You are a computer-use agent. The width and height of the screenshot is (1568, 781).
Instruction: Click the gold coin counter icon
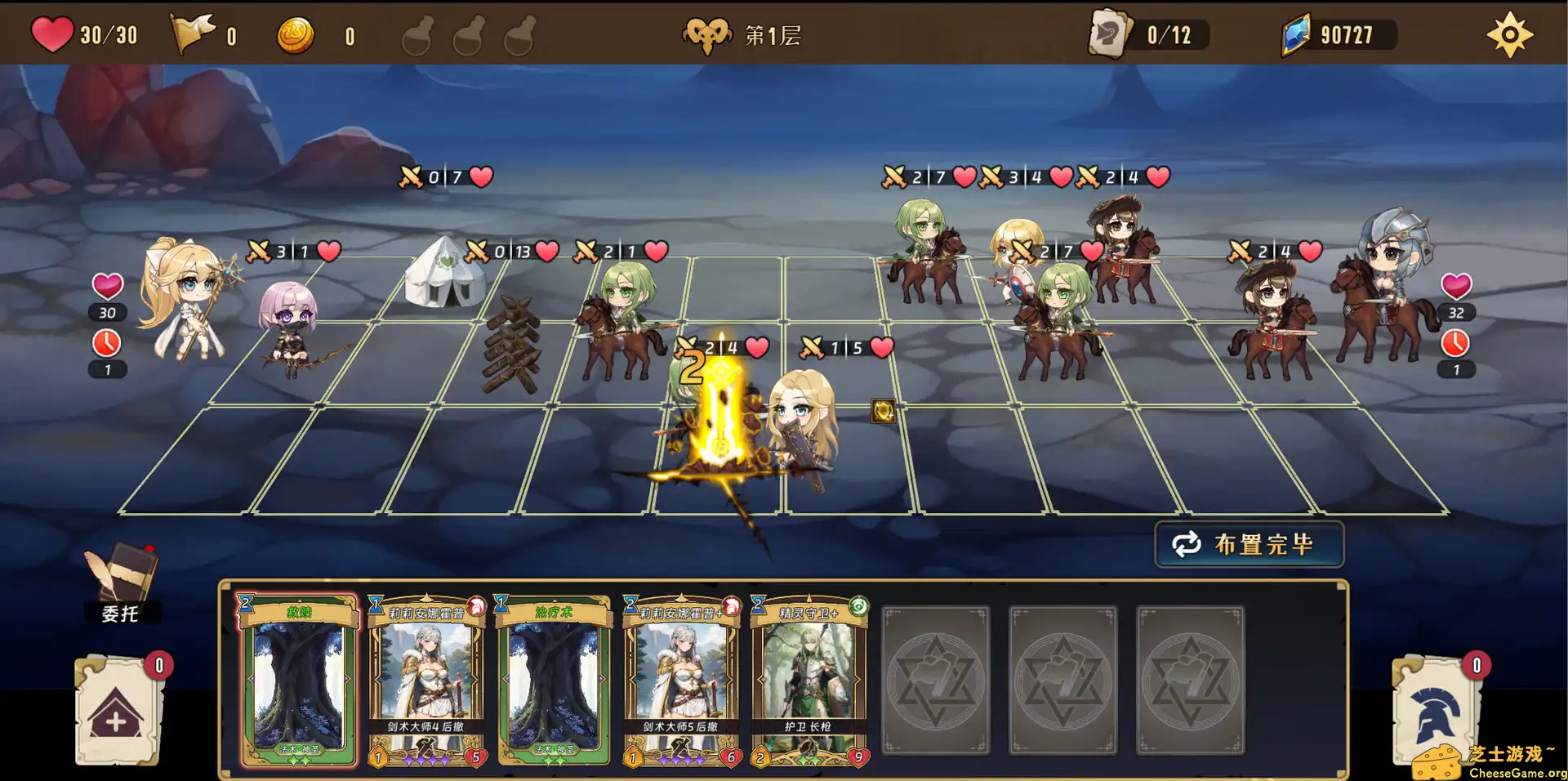[x=298, y=33]
